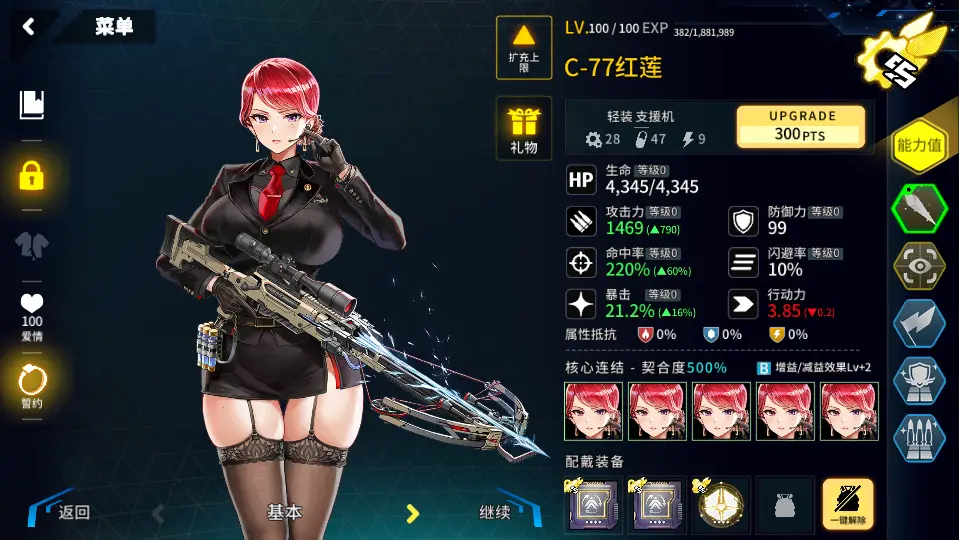Open the green hexagon skill tab

coord(918,207)
